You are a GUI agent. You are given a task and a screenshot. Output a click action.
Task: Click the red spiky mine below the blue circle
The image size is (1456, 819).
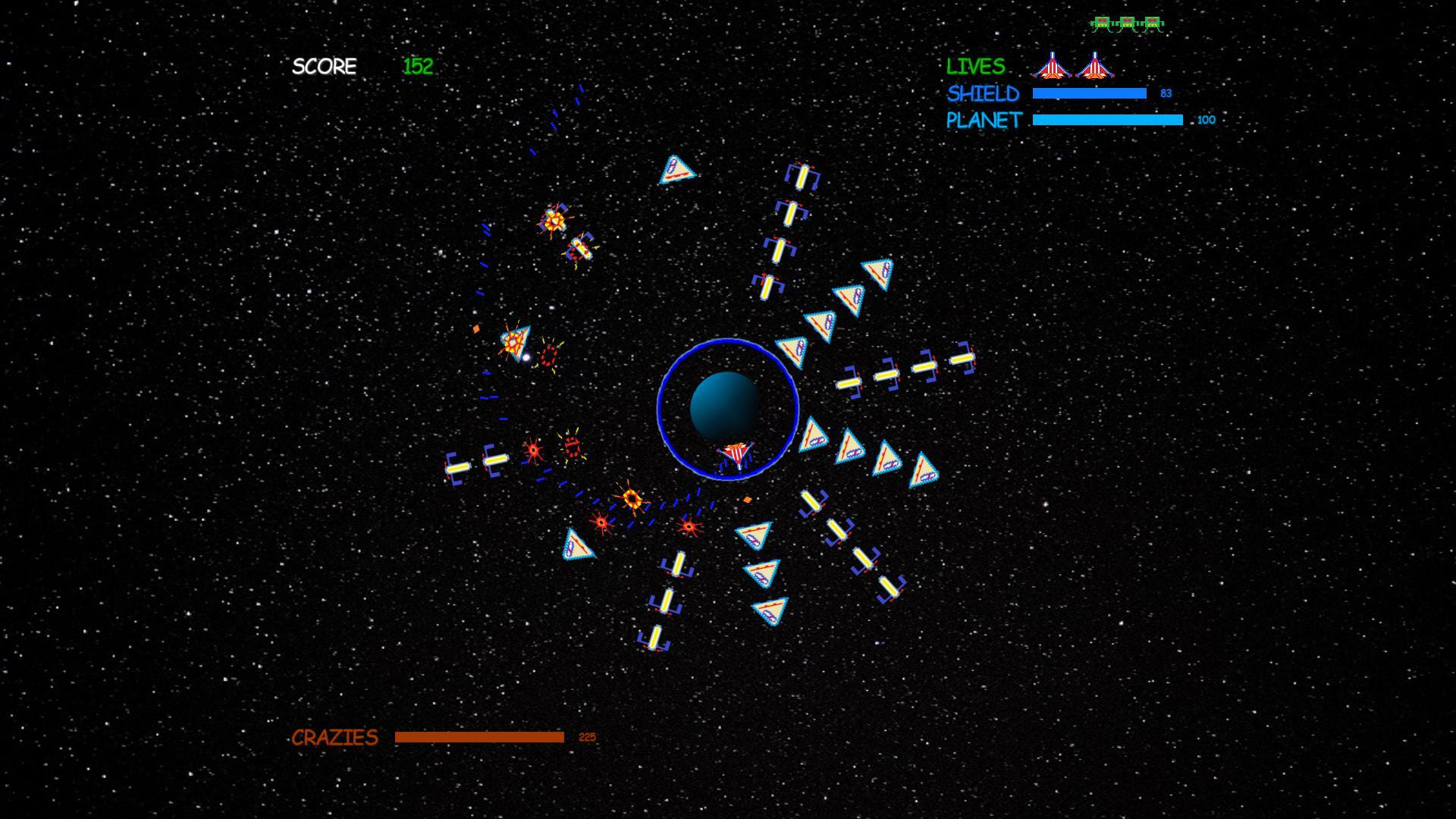(x=689, y=525)
